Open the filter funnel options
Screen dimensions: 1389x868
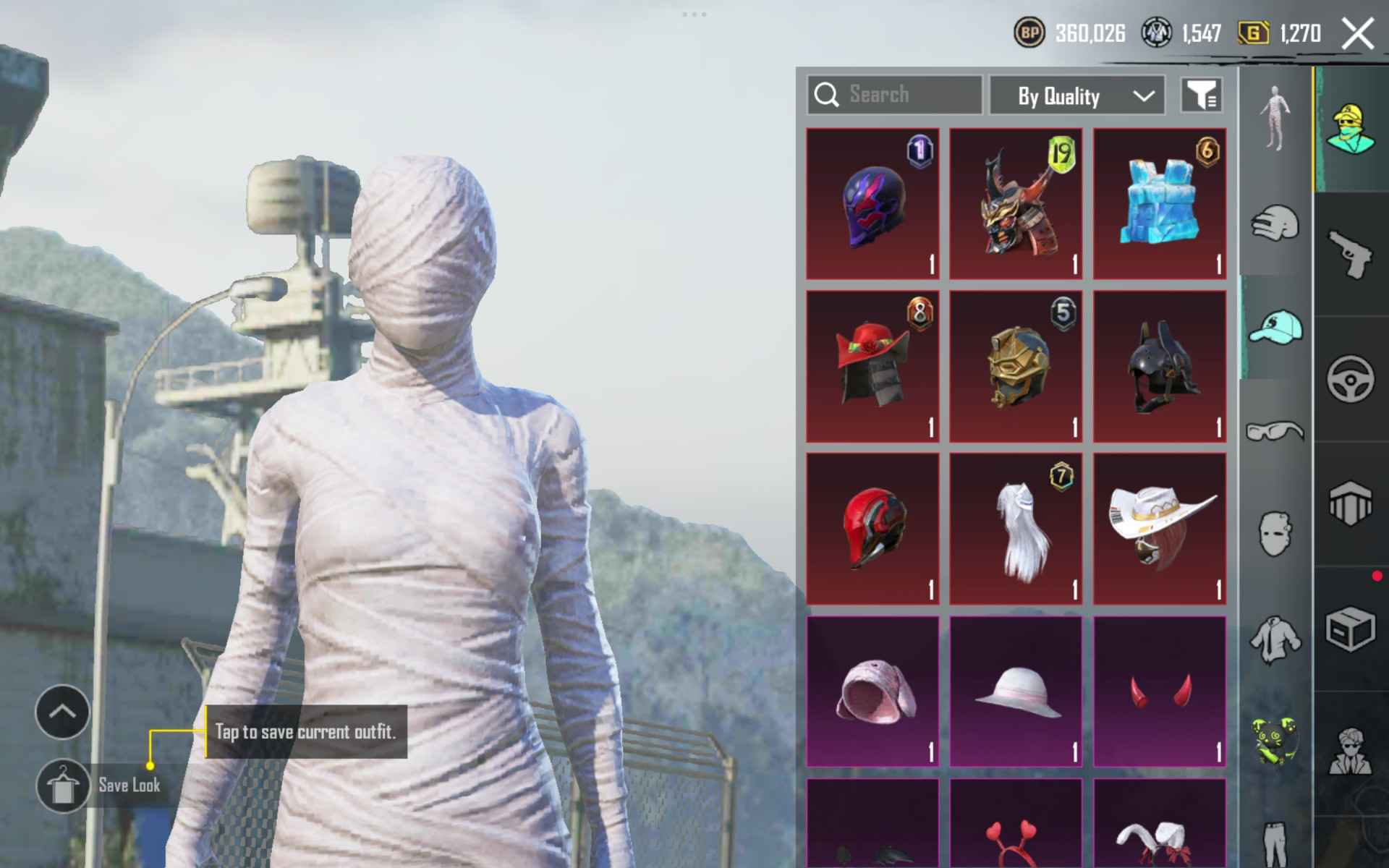click(x=1202, y=95)
